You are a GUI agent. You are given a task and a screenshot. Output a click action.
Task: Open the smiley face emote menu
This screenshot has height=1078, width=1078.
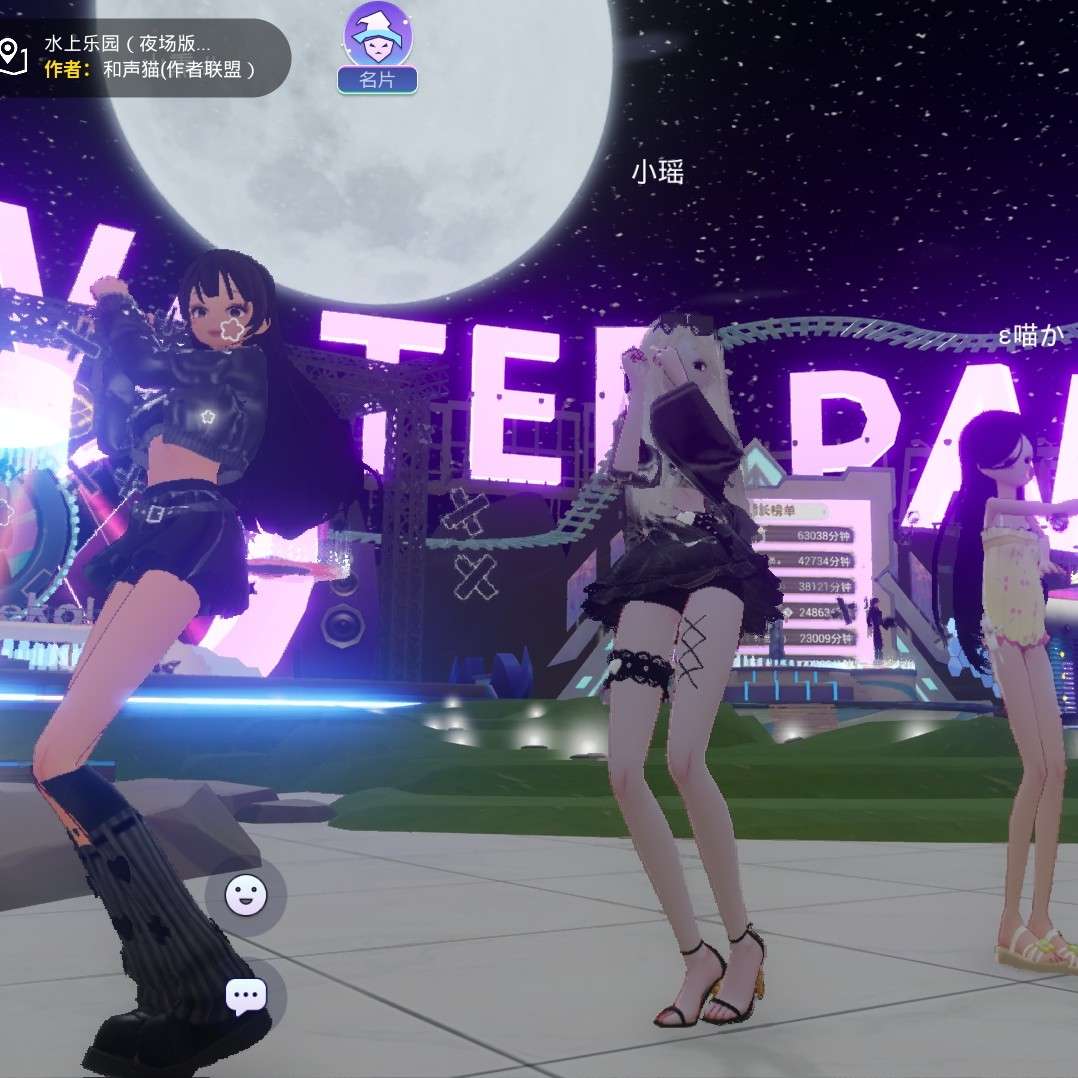pos(246,895)
